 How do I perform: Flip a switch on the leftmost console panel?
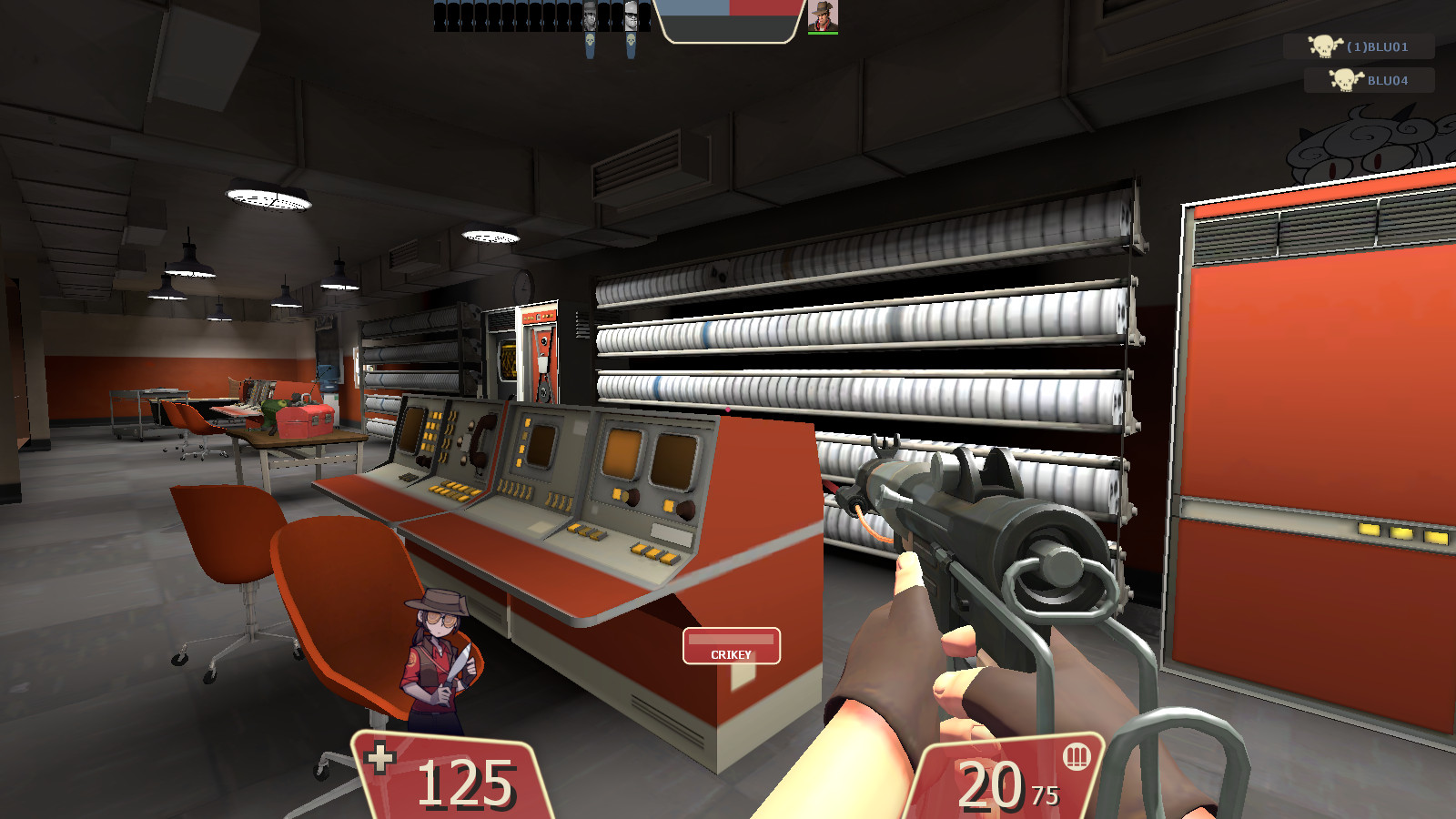[x=435, y=426]
